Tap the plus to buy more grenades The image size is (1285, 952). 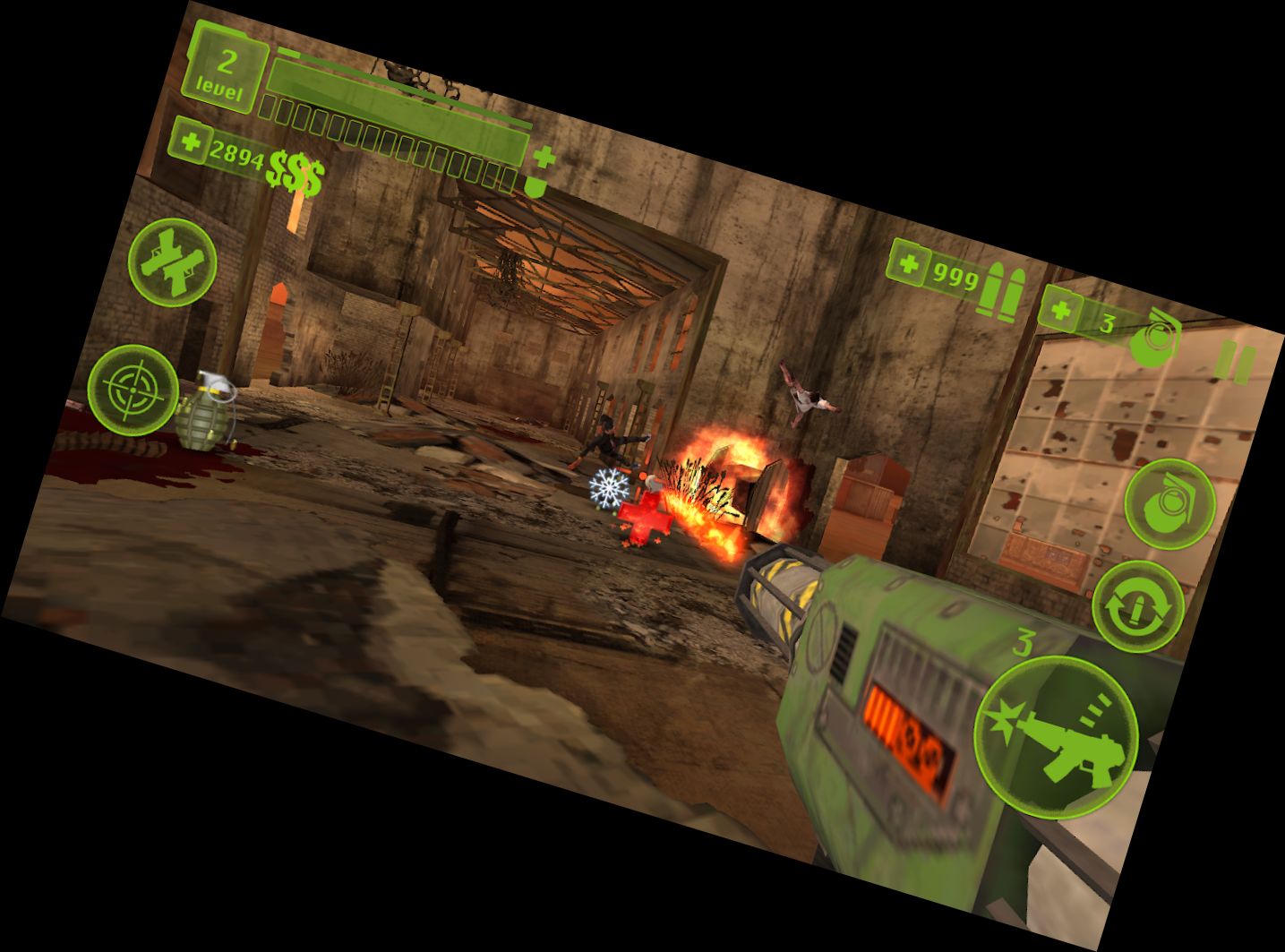[x=1060, y=312]
